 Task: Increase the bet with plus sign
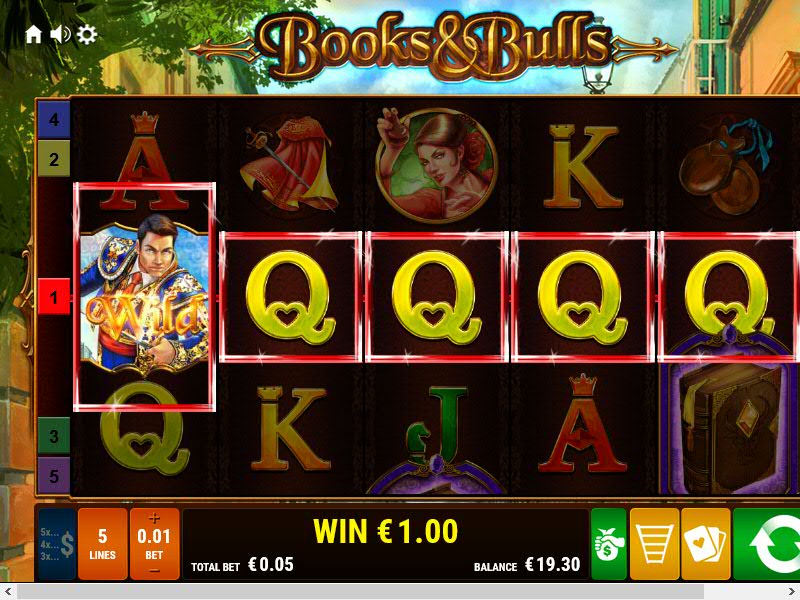click(154, 518)
